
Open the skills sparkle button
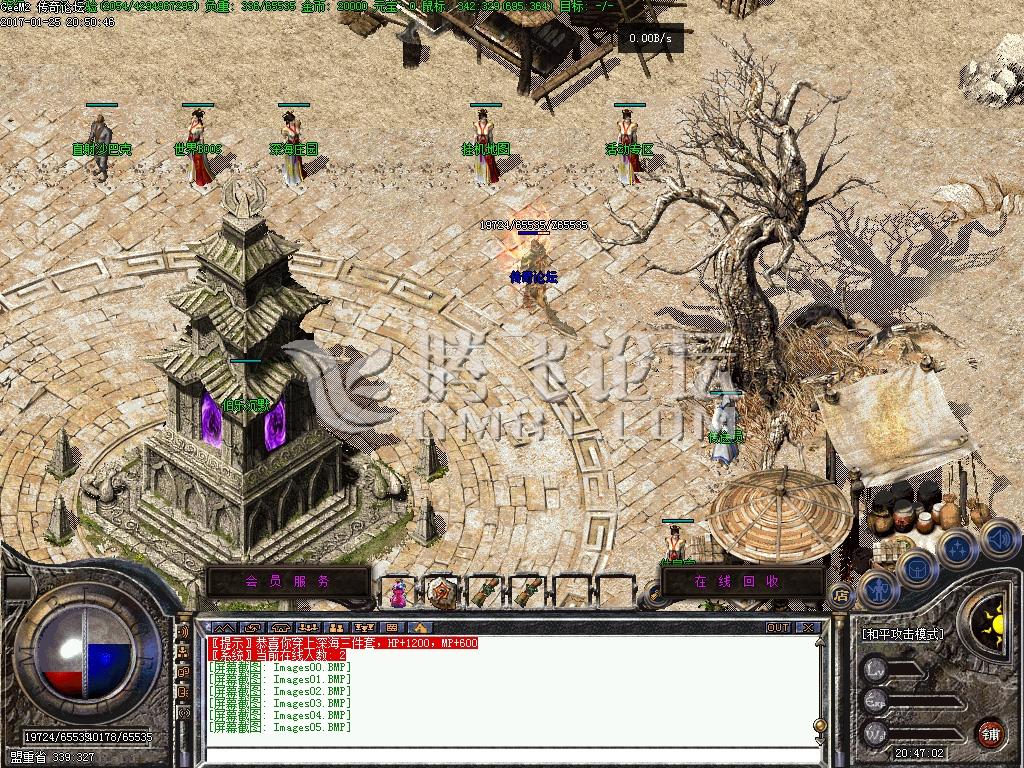pyautogui.click(x=957, y=550)
